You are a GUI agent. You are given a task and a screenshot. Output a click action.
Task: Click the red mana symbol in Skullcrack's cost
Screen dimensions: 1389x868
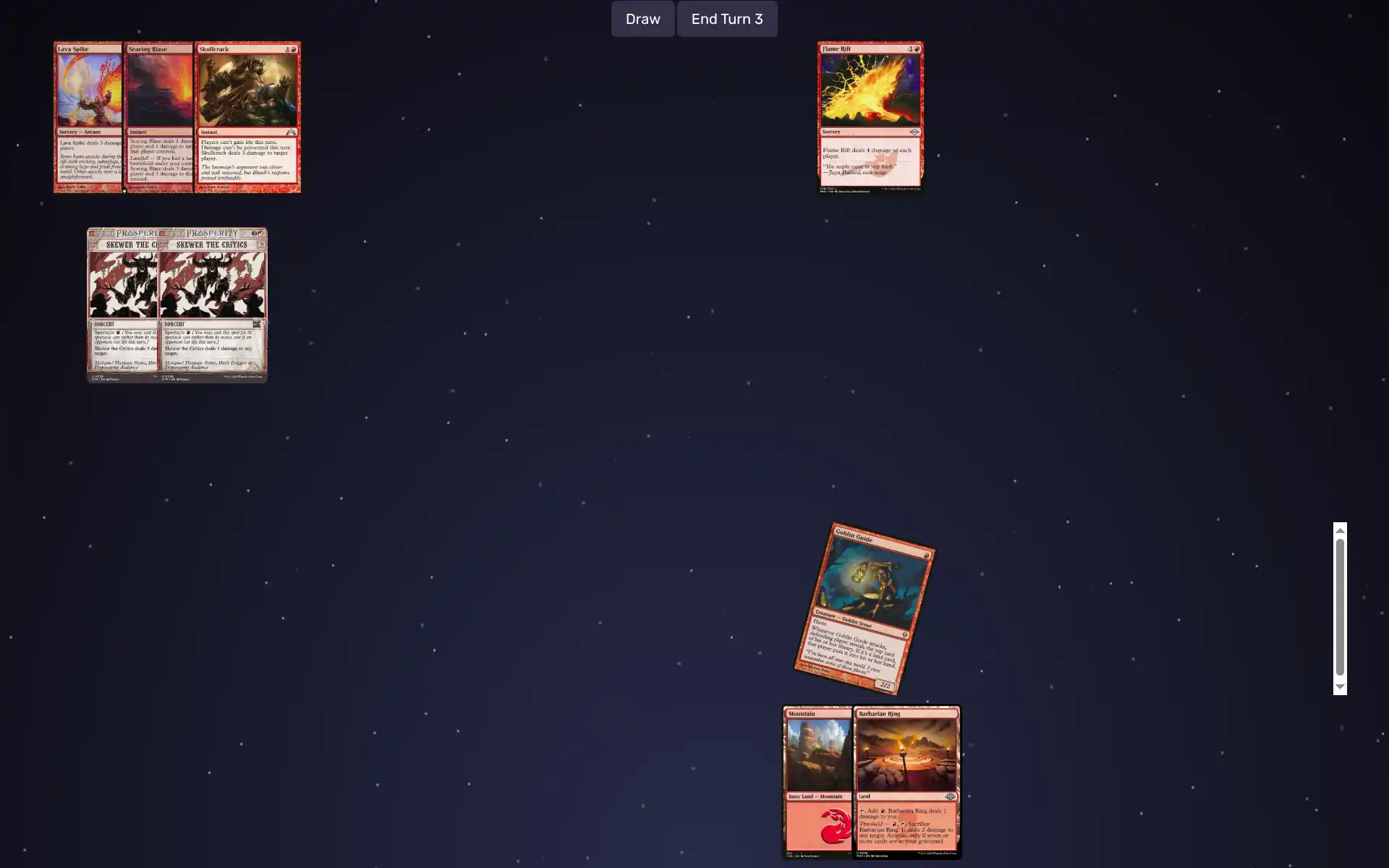tap(294, 50)
